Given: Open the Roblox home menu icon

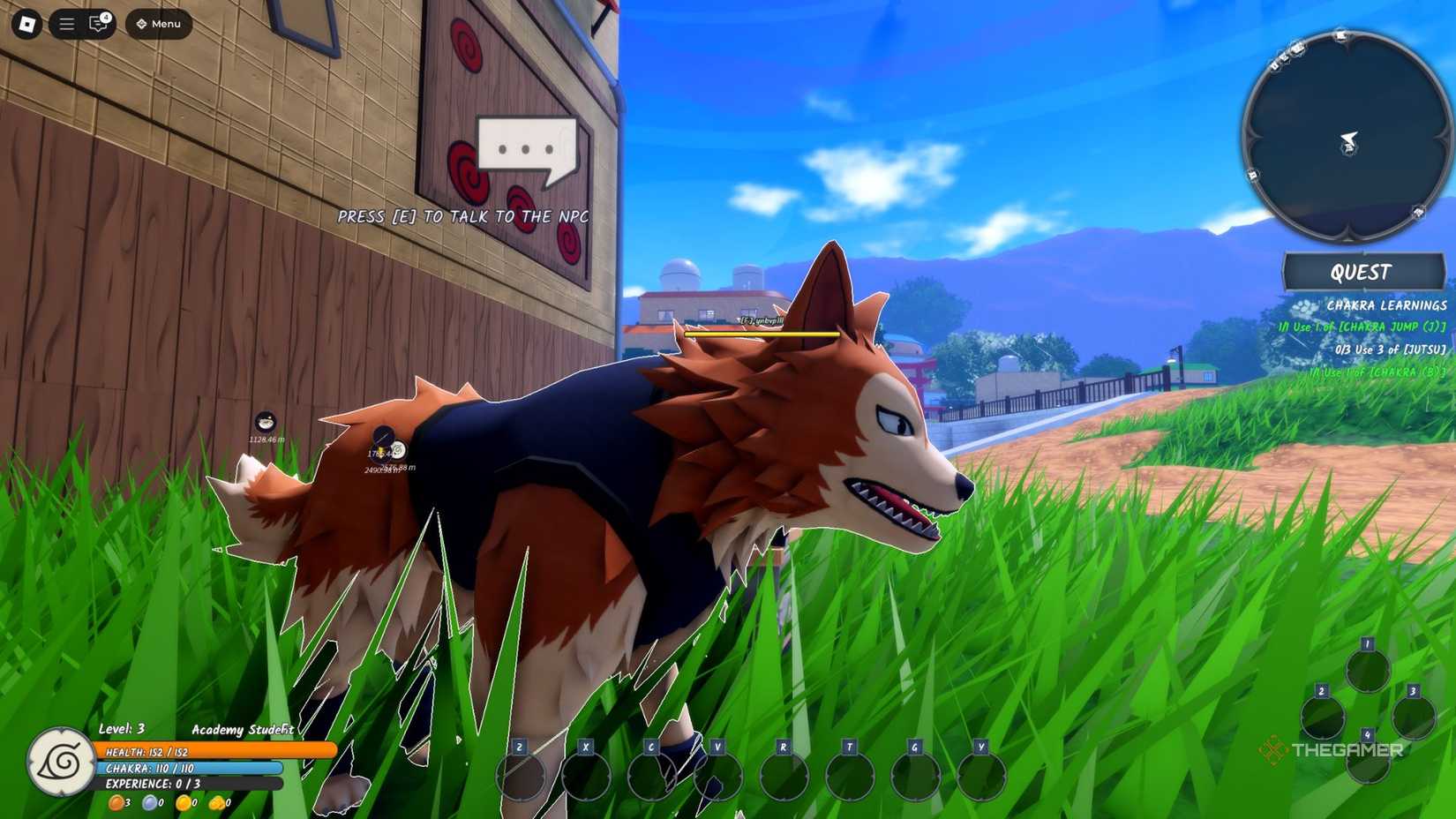Looking at the screenshot, I should [26, 25].
